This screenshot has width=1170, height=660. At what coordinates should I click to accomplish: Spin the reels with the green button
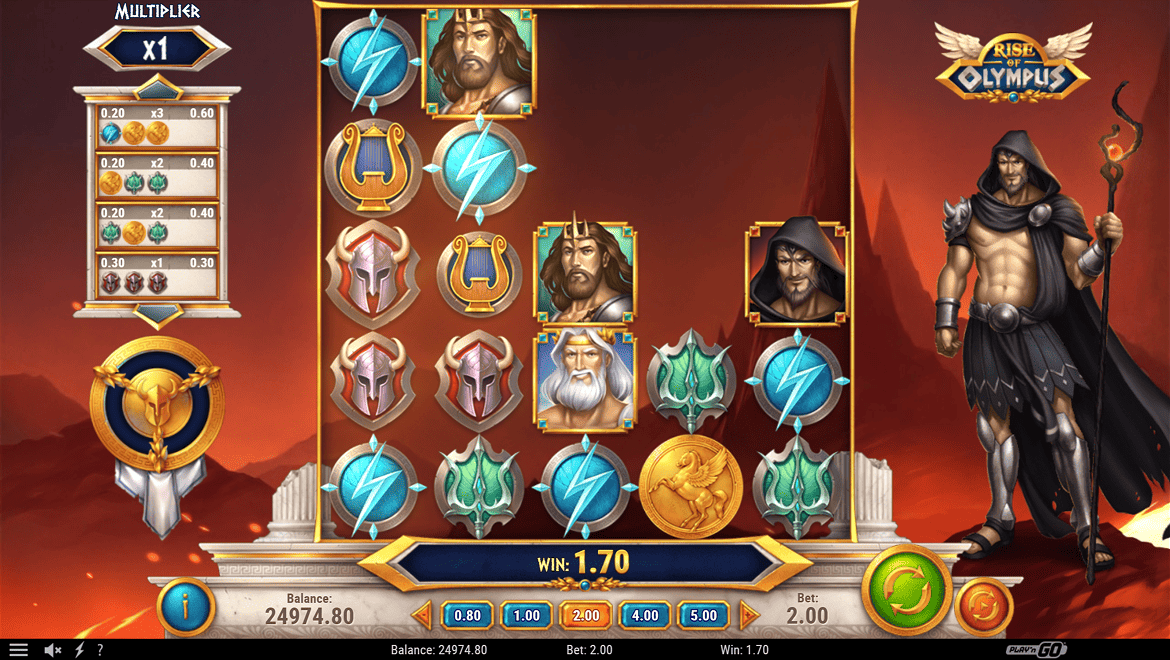click(906, 591)
